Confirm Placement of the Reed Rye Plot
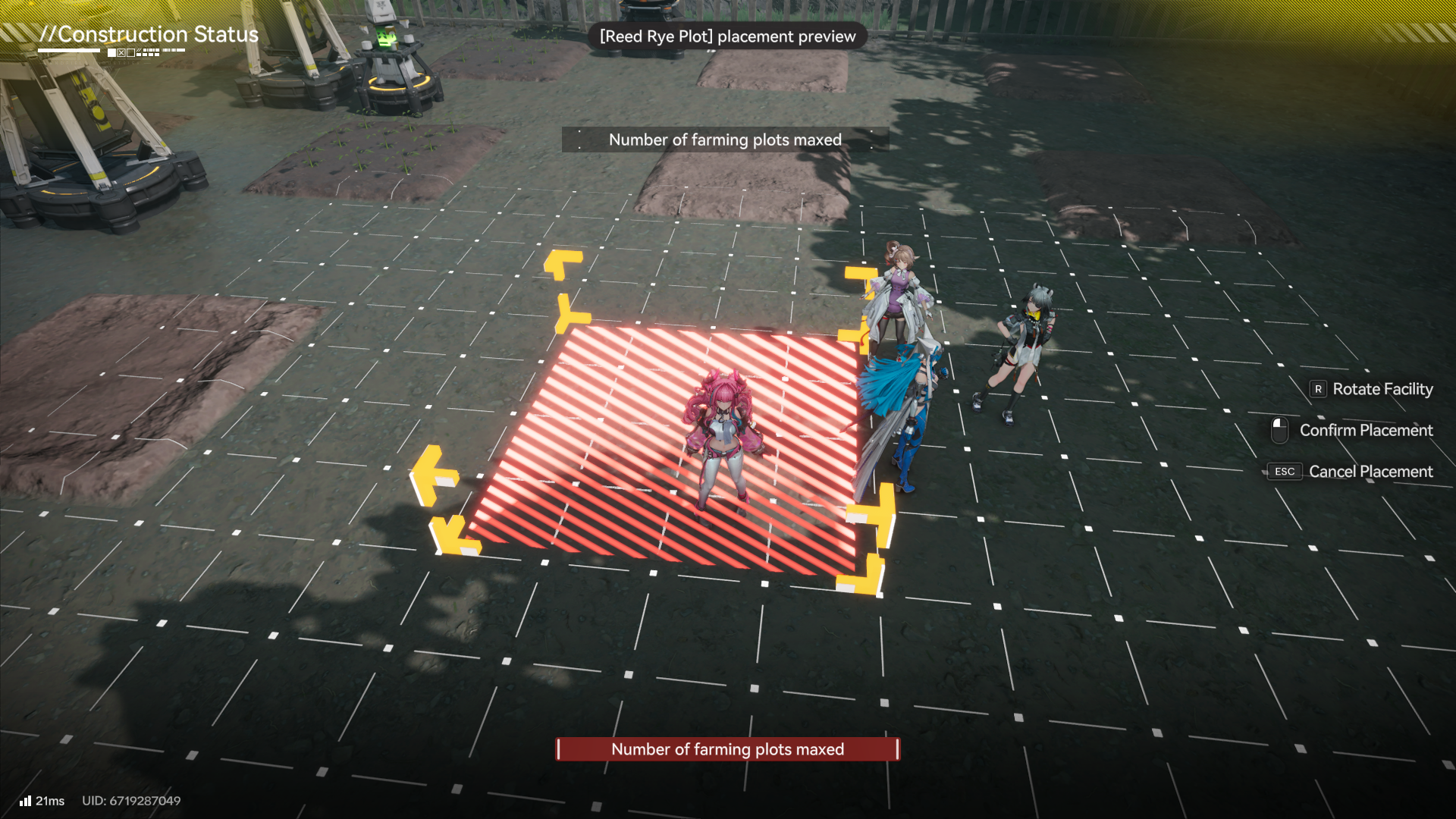This screenshot has width=1456, height=819. pos(1354,430)
